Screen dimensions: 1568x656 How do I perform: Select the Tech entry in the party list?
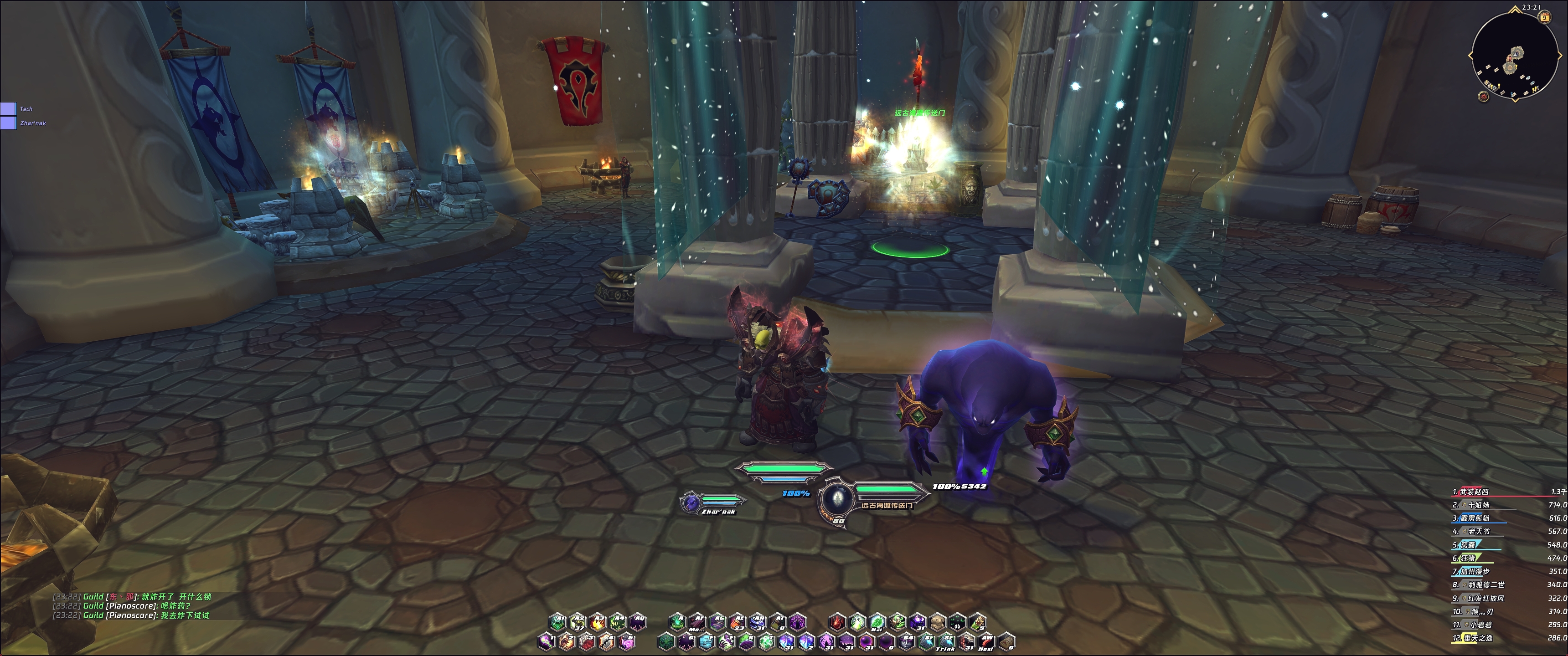[x=9, y=109]
